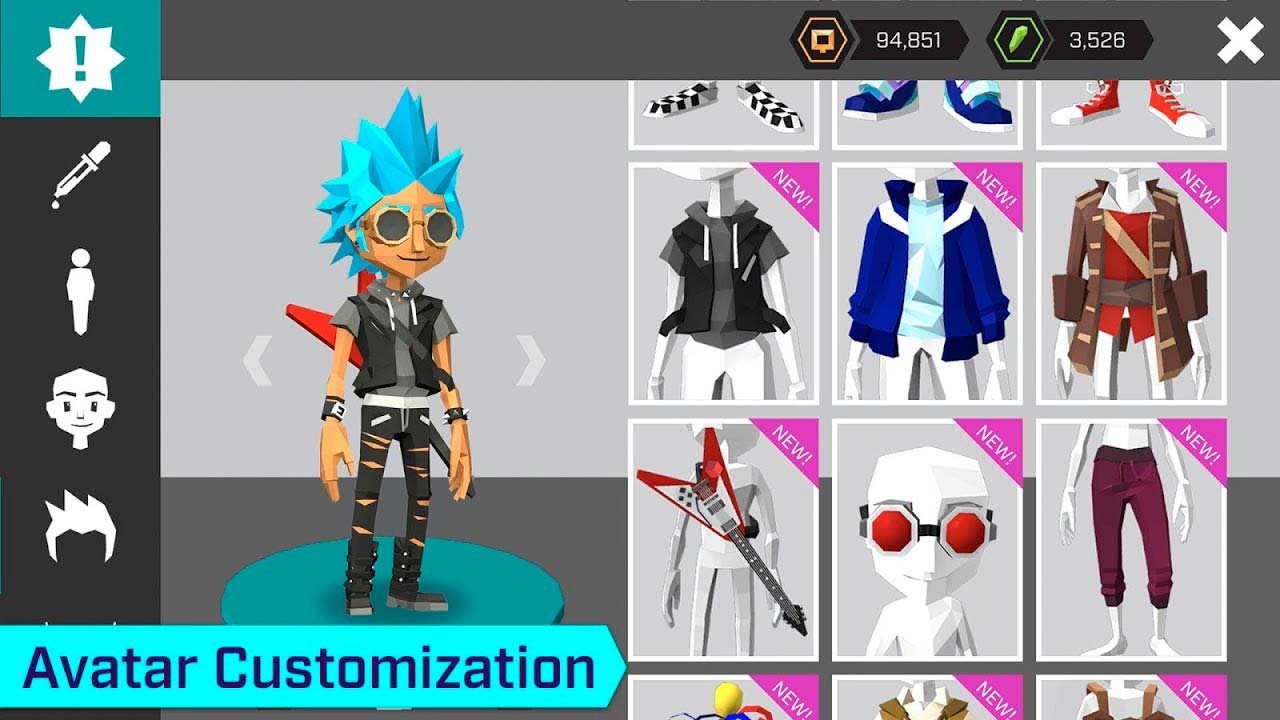Choose the brown pirate coat
The width and height of the screenshot is (1280, 720).
pos(1131,283)
